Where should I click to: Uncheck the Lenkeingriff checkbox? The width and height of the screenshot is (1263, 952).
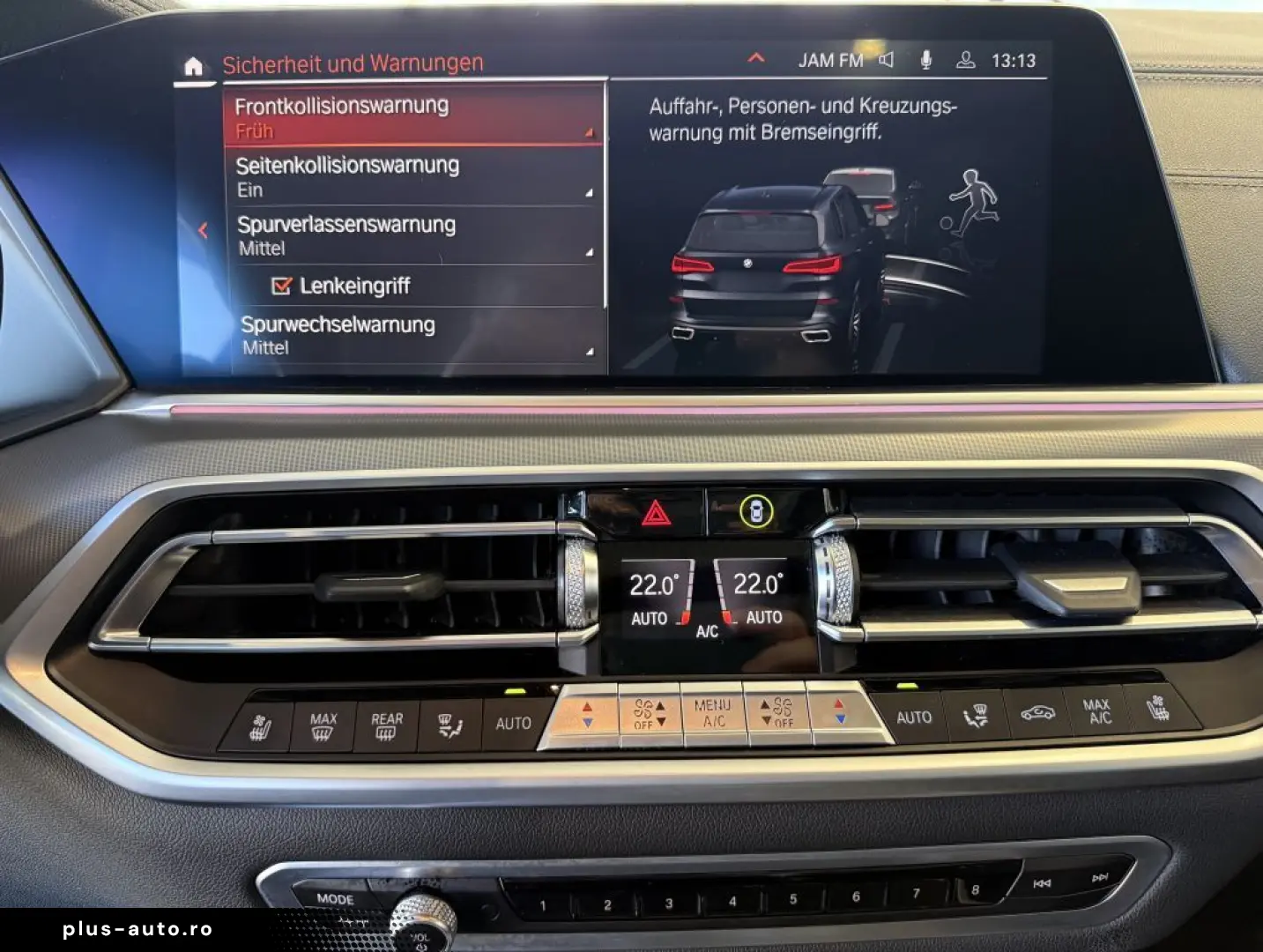(282, 285)
